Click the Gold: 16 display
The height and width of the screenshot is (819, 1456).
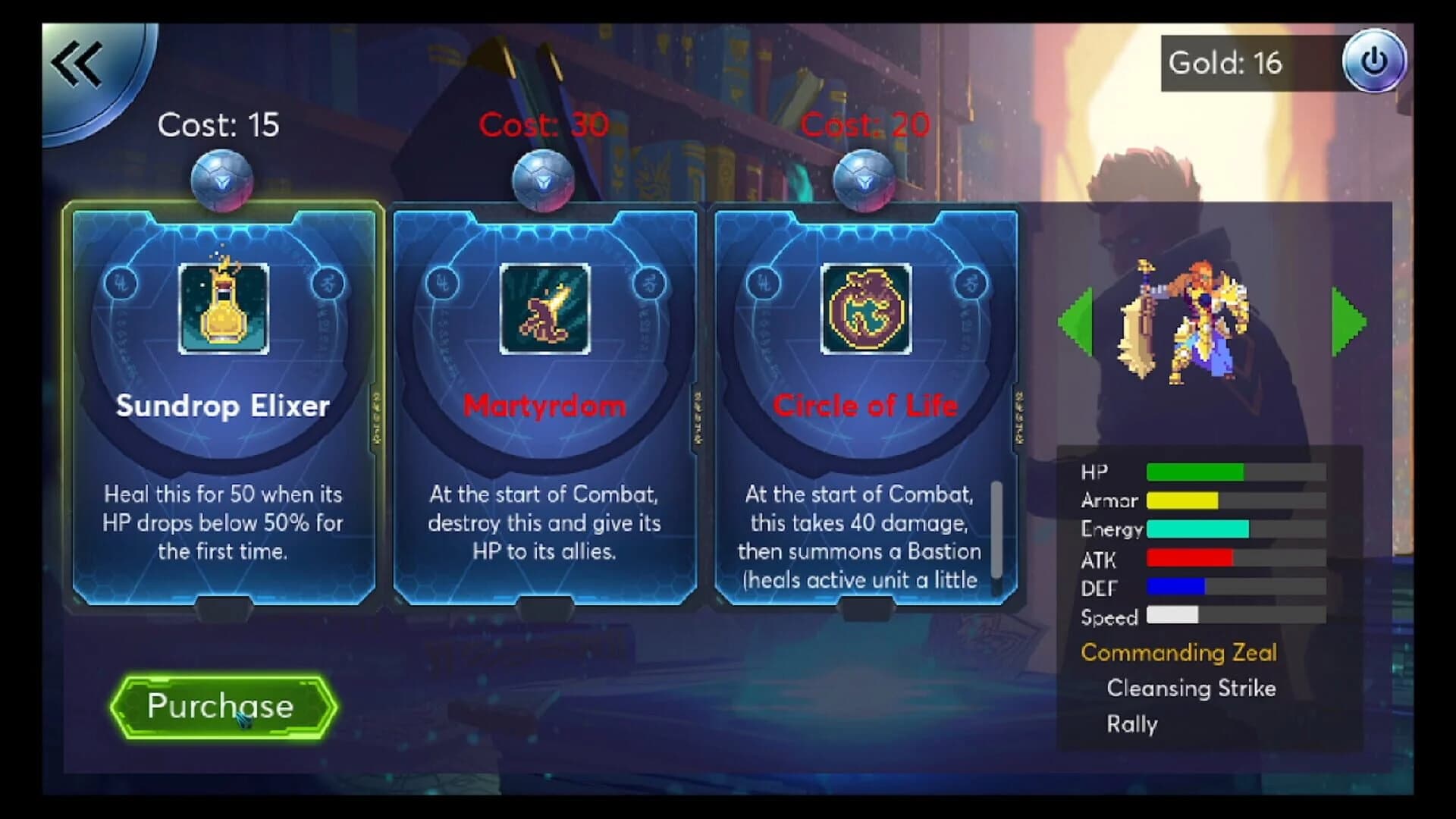pyautogui.click(x=1225, y=64)
